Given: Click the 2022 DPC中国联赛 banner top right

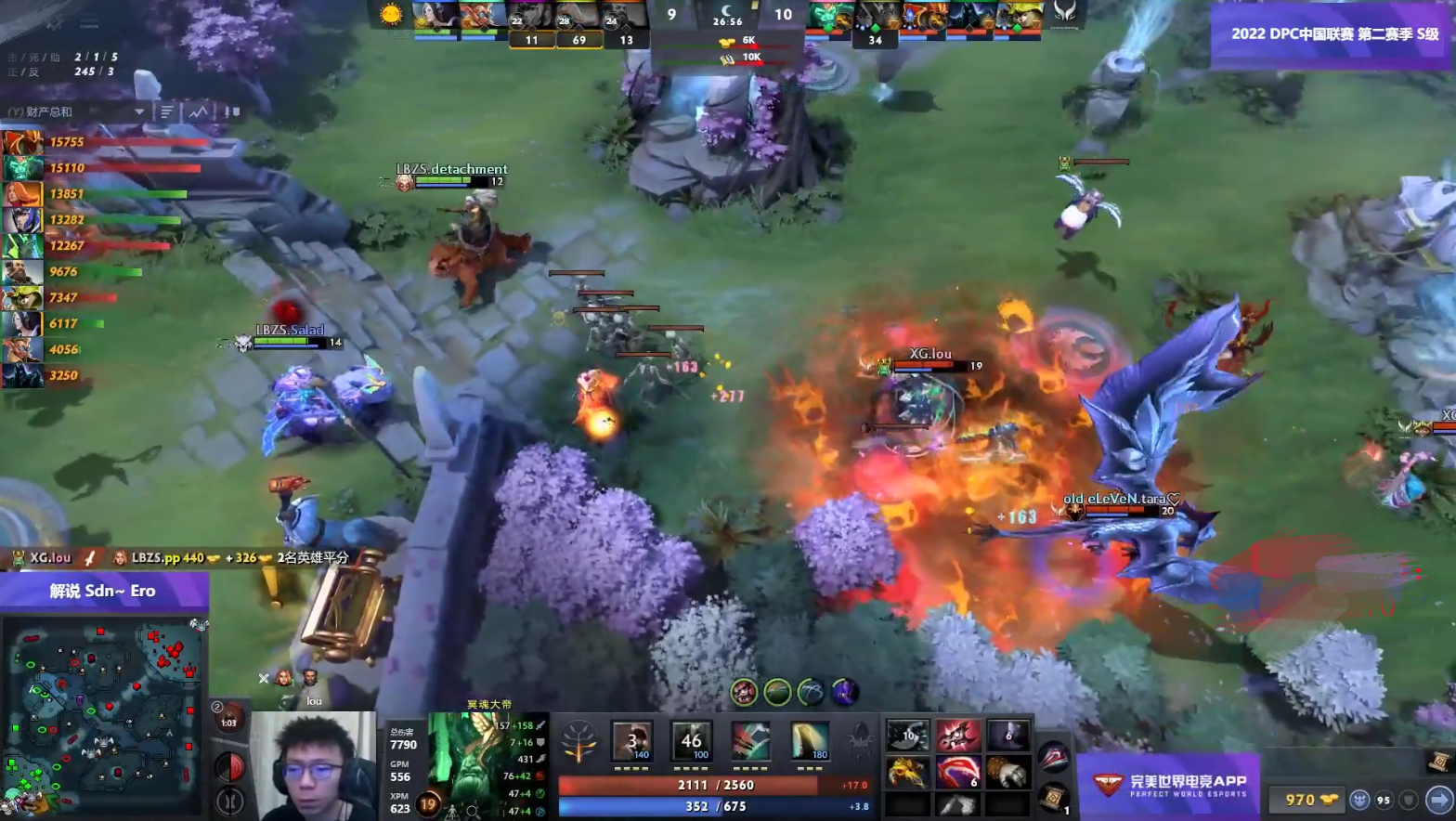Looking at the screenshot, I should click(x=1332, y=33).
